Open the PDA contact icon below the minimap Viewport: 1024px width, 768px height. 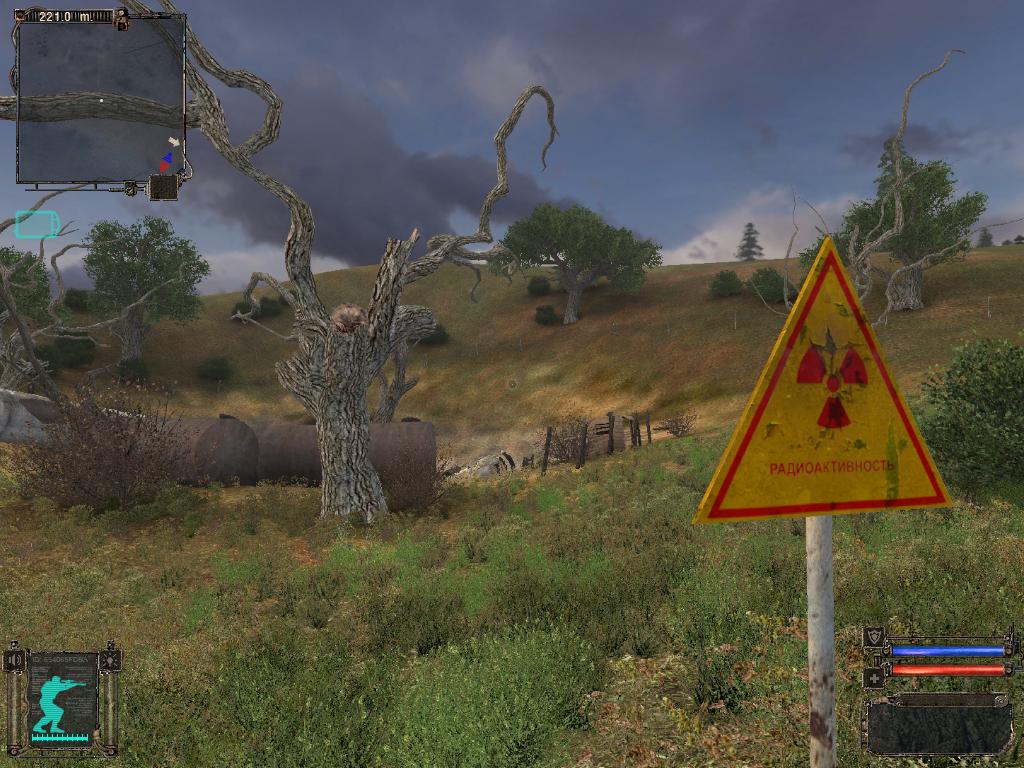pos(163,187)
